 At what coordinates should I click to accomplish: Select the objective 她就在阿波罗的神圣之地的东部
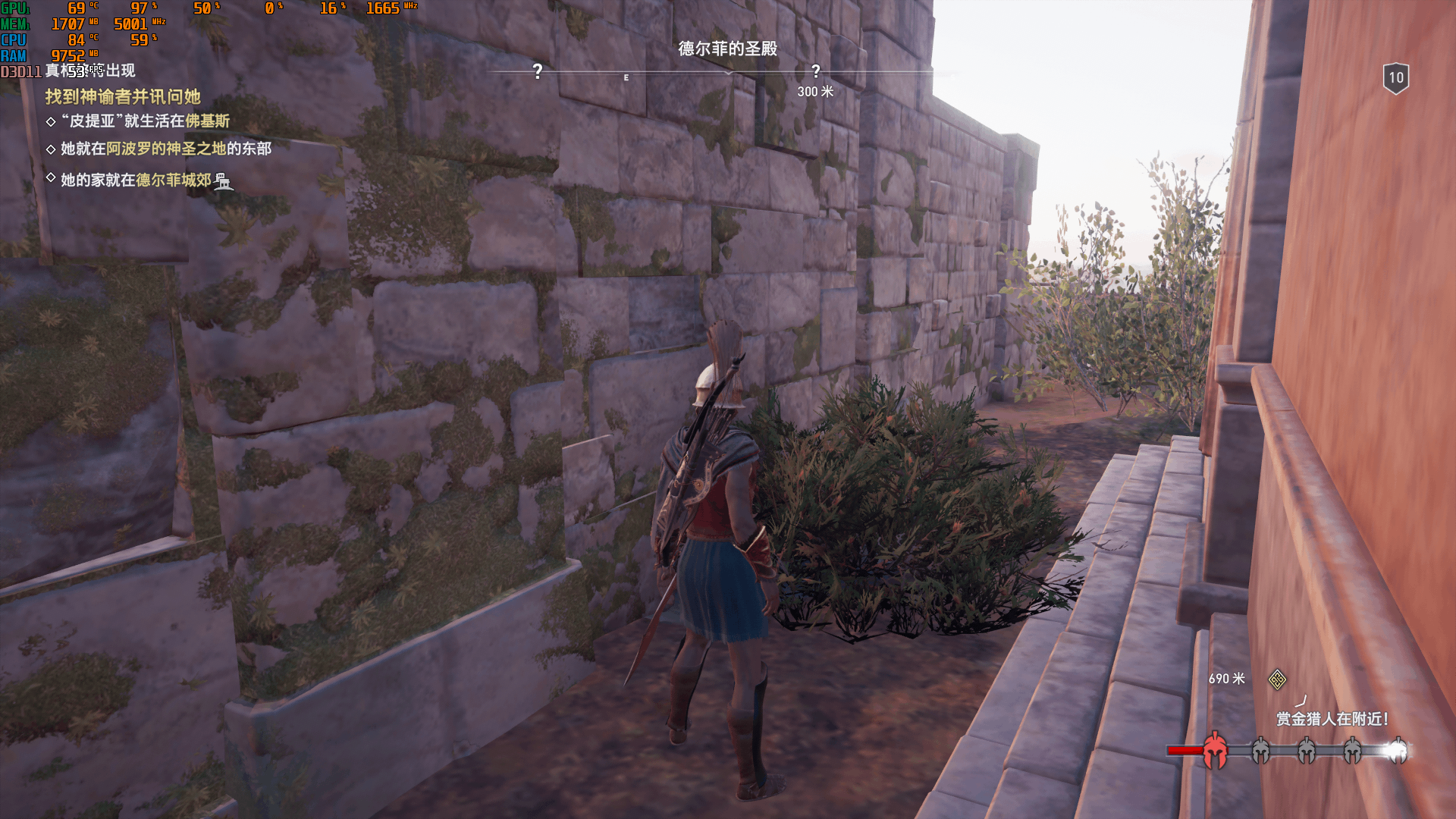tap(165, 149)
